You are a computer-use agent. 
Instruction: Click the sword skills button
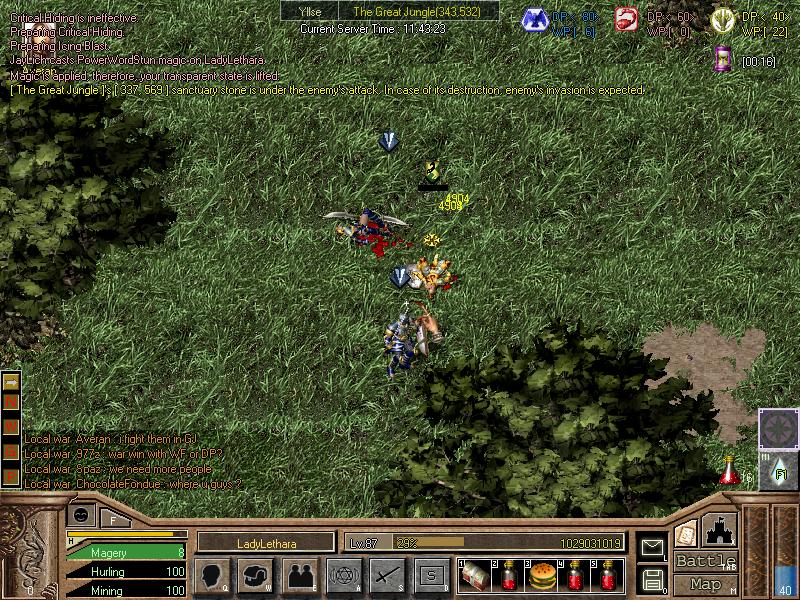(387, 575)
